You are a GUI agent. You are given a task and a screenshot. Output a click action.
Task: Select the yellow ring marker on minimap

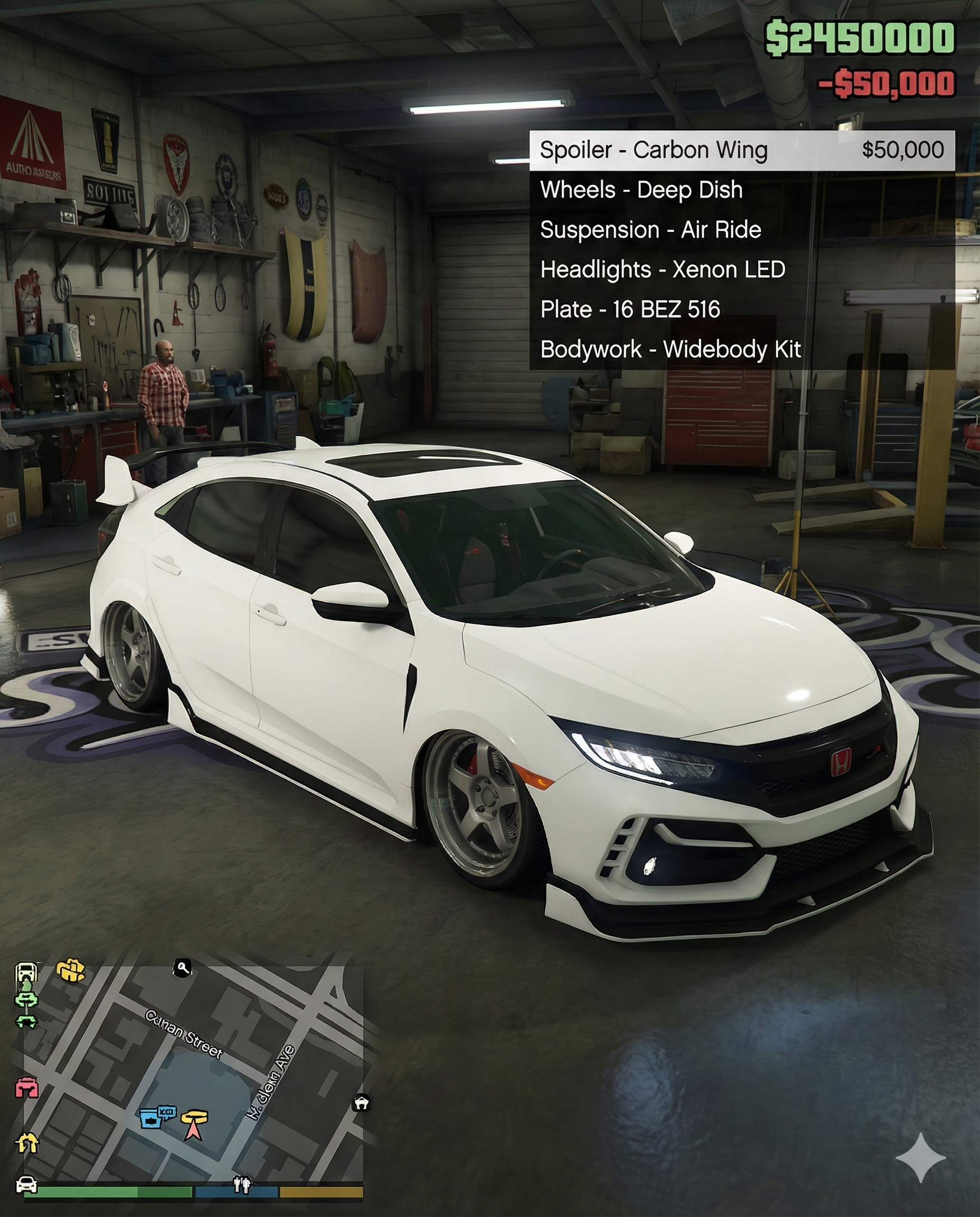click(x=195, y=1117)
